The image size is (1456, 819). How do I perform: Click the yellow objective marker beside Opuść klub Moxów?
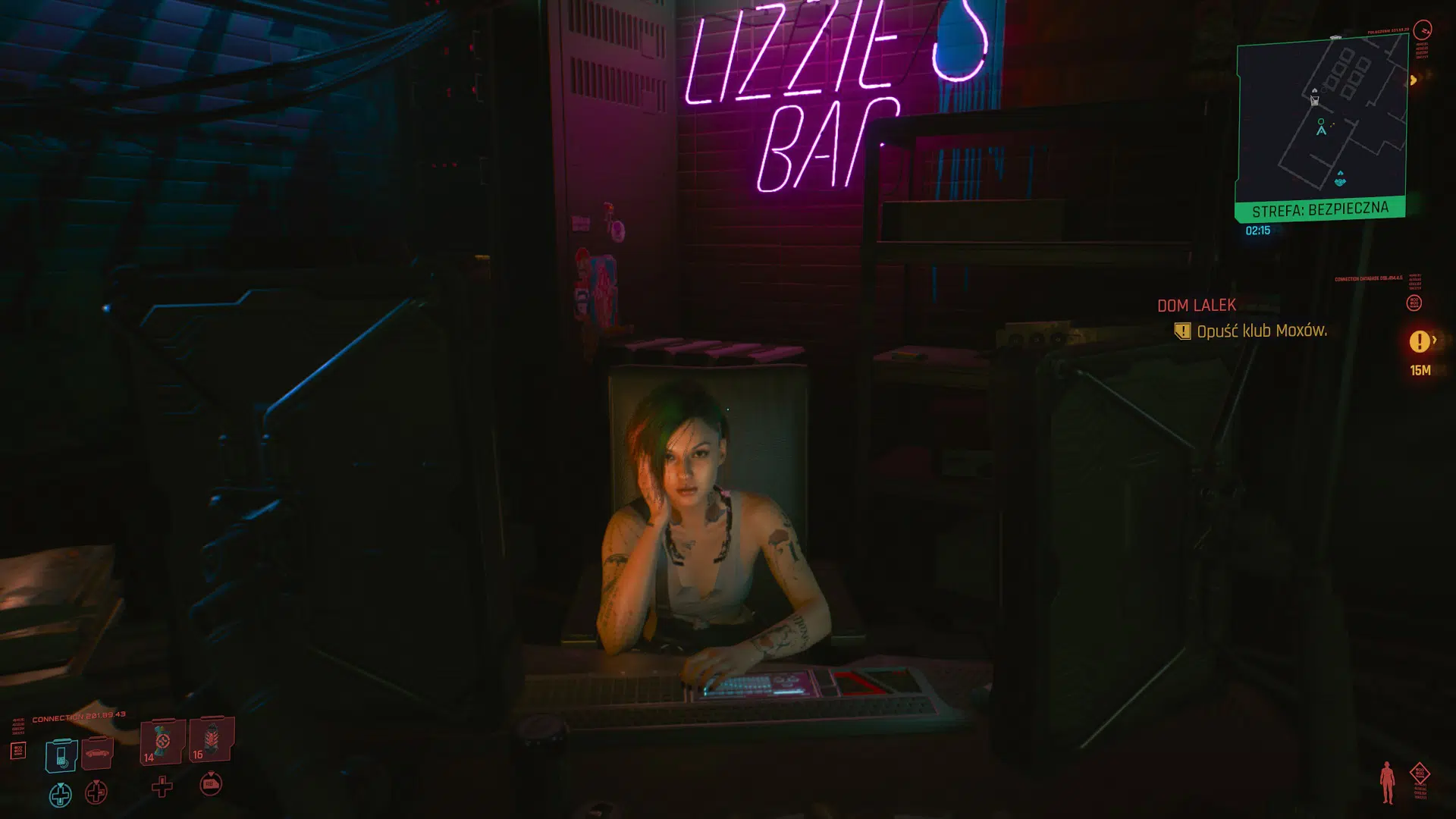tap(1183, 331)
